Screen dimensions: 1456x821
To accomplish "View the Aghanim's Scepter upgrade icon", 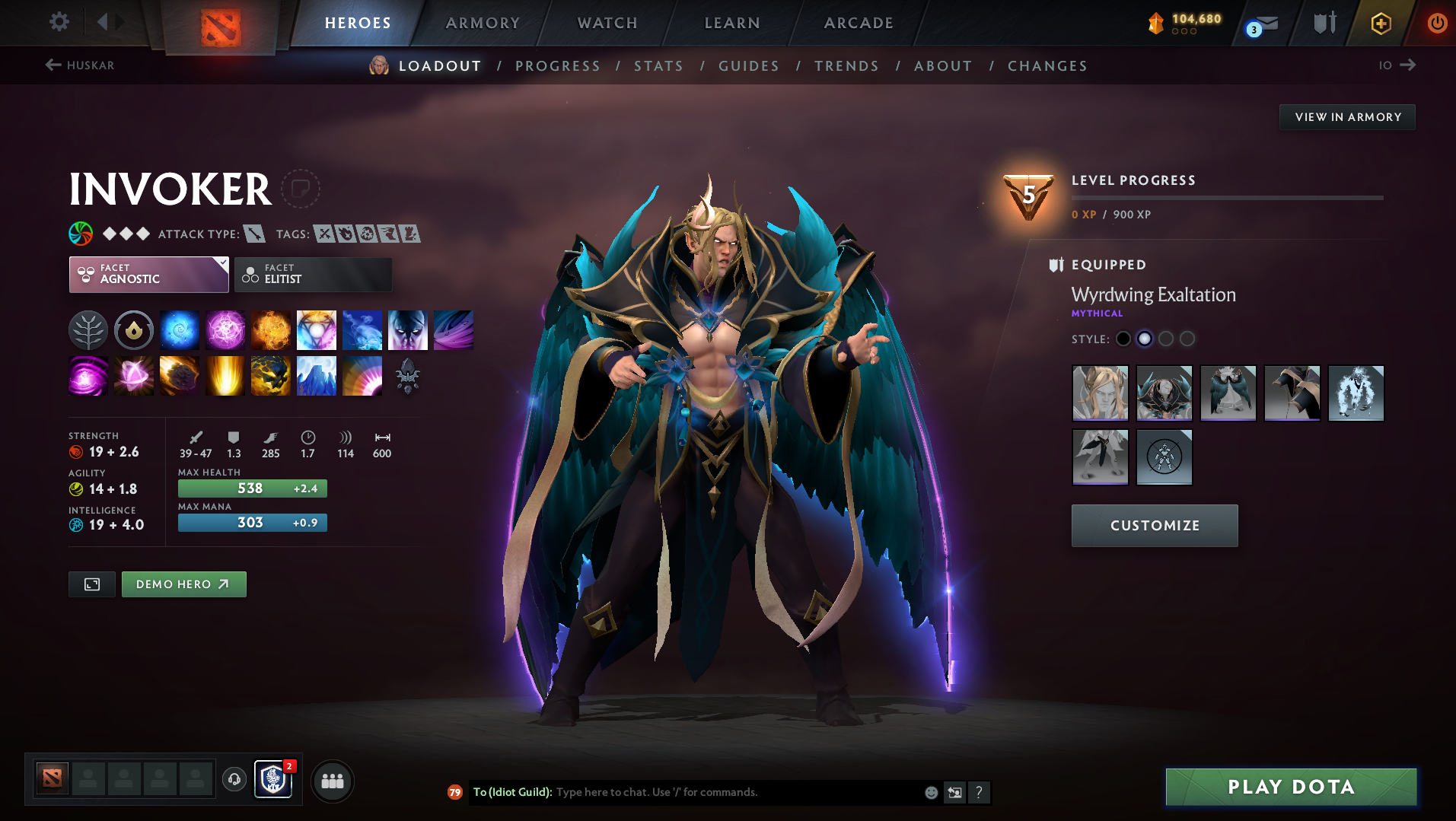I will click(x=408, y=376).
